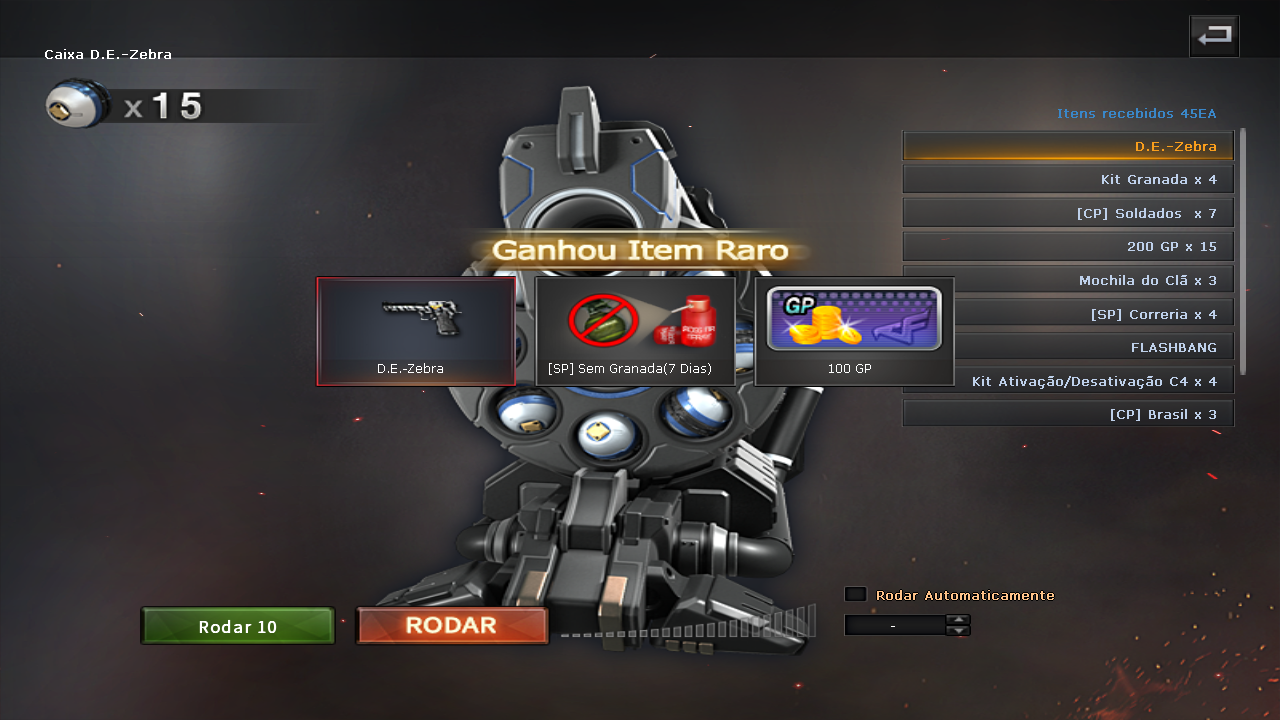The height and width of the screenshot is (720, 1280).
Task: Select the 100 GP reward tile
Action: [854, 331]
